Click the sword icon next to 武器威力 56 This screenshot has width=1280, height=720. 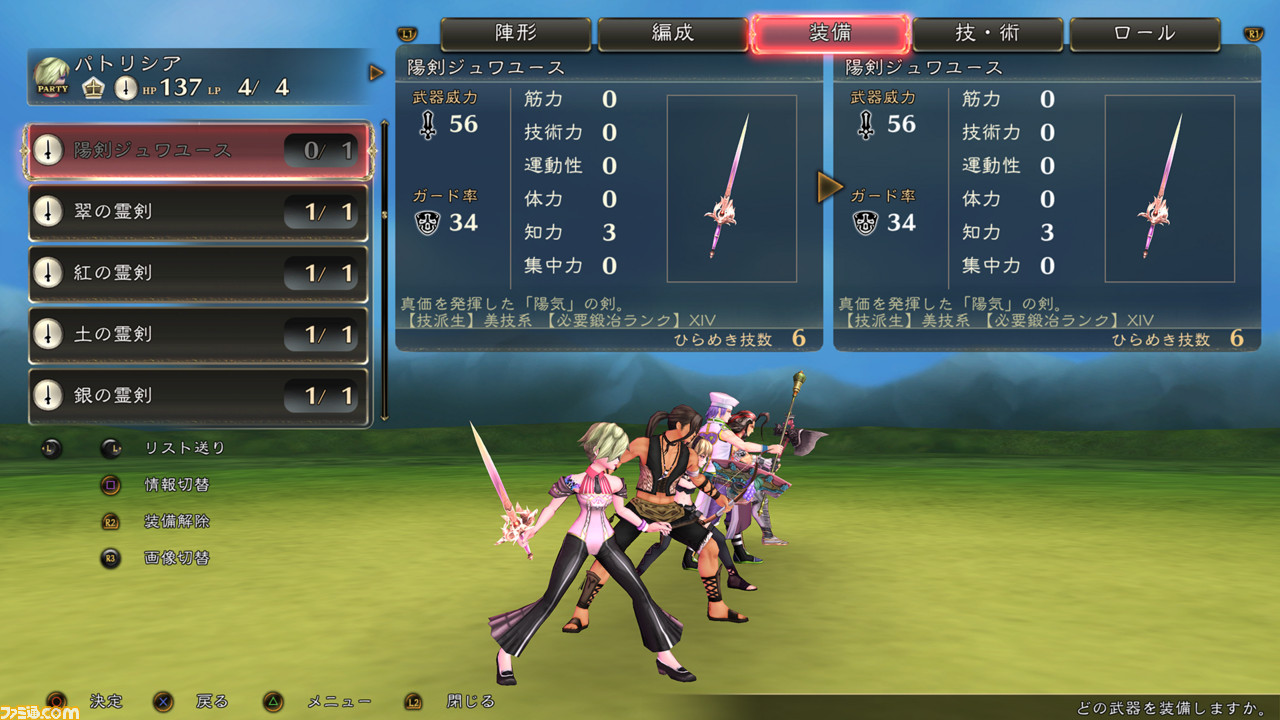pyautogui.click(x=427, y=125)
